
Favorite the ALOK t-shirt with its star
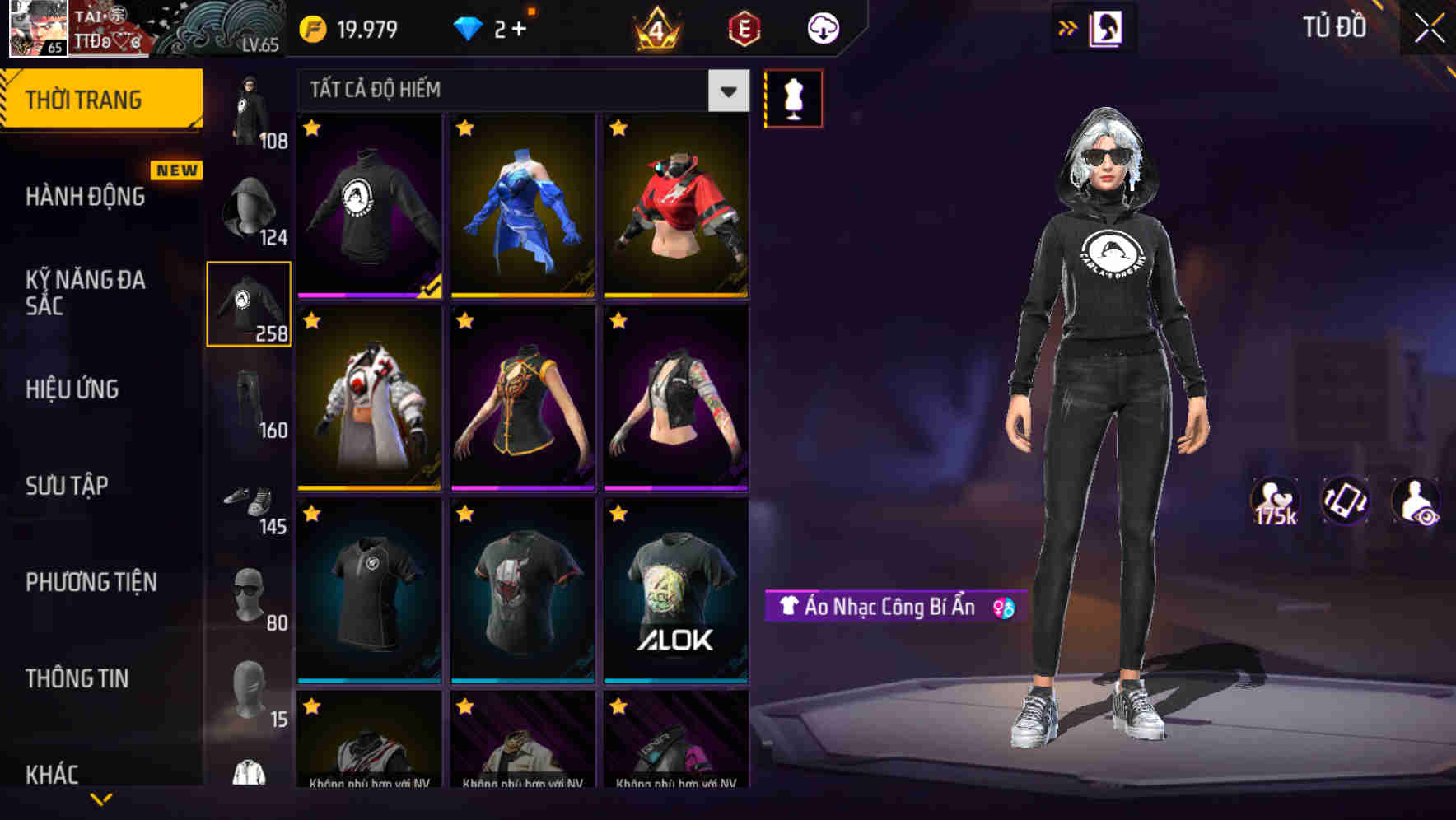point(616,515)
